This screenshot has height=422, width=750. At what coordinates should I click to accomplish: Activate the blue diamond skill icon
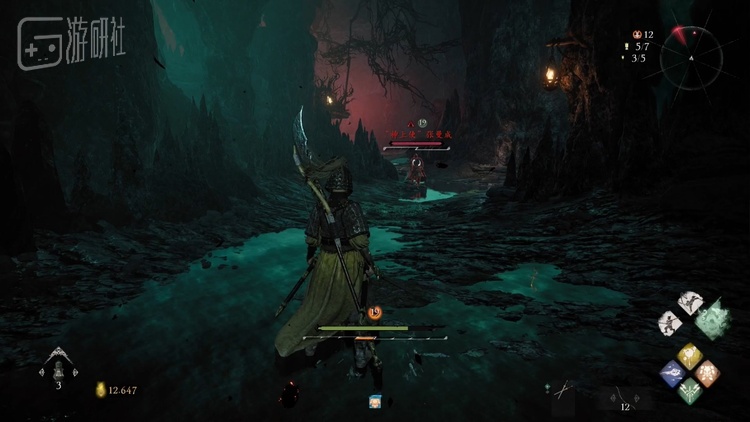(x=672, y=372)
